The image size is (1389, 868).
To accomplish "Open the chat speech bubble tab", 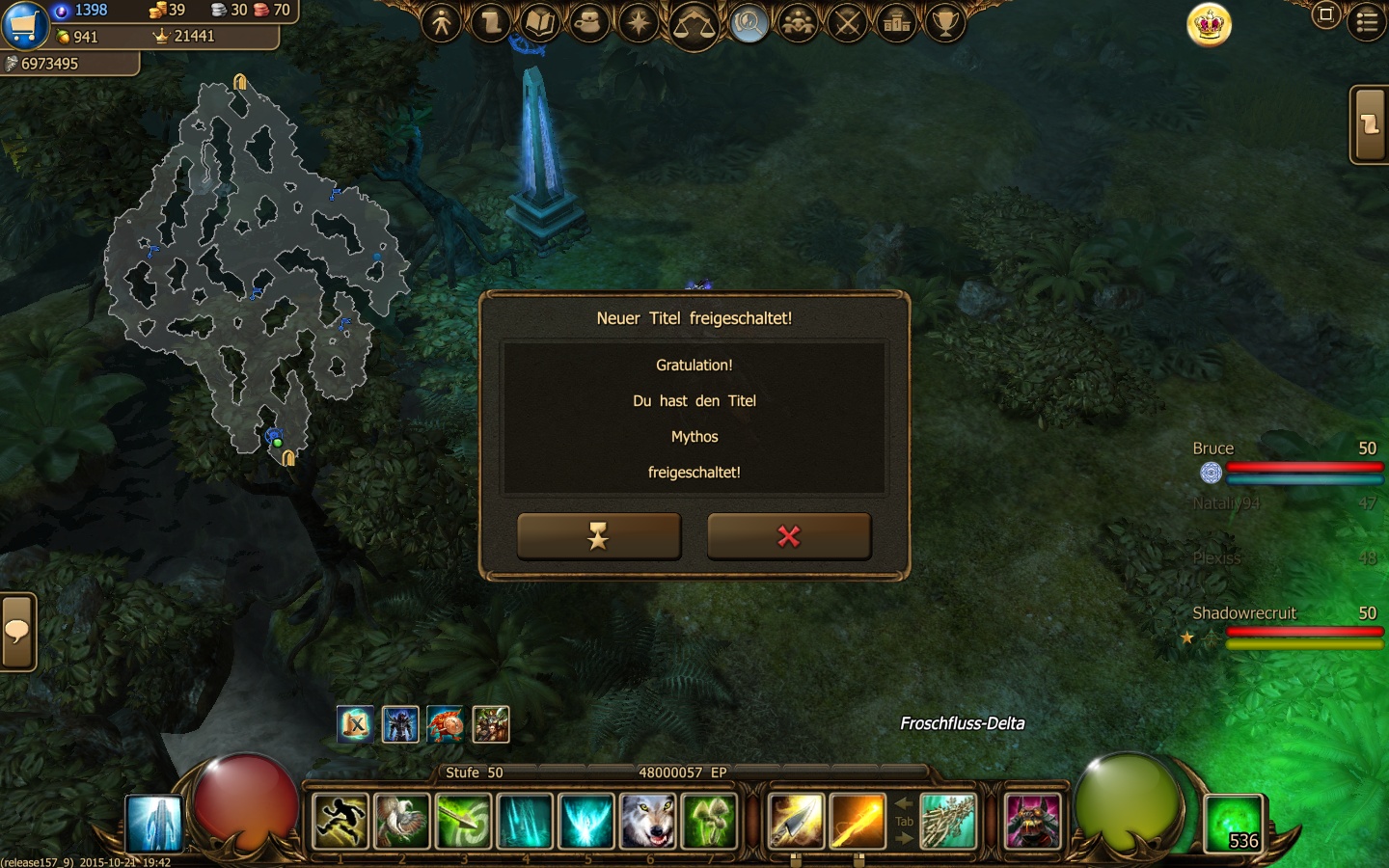I will (x=17, y=632).
